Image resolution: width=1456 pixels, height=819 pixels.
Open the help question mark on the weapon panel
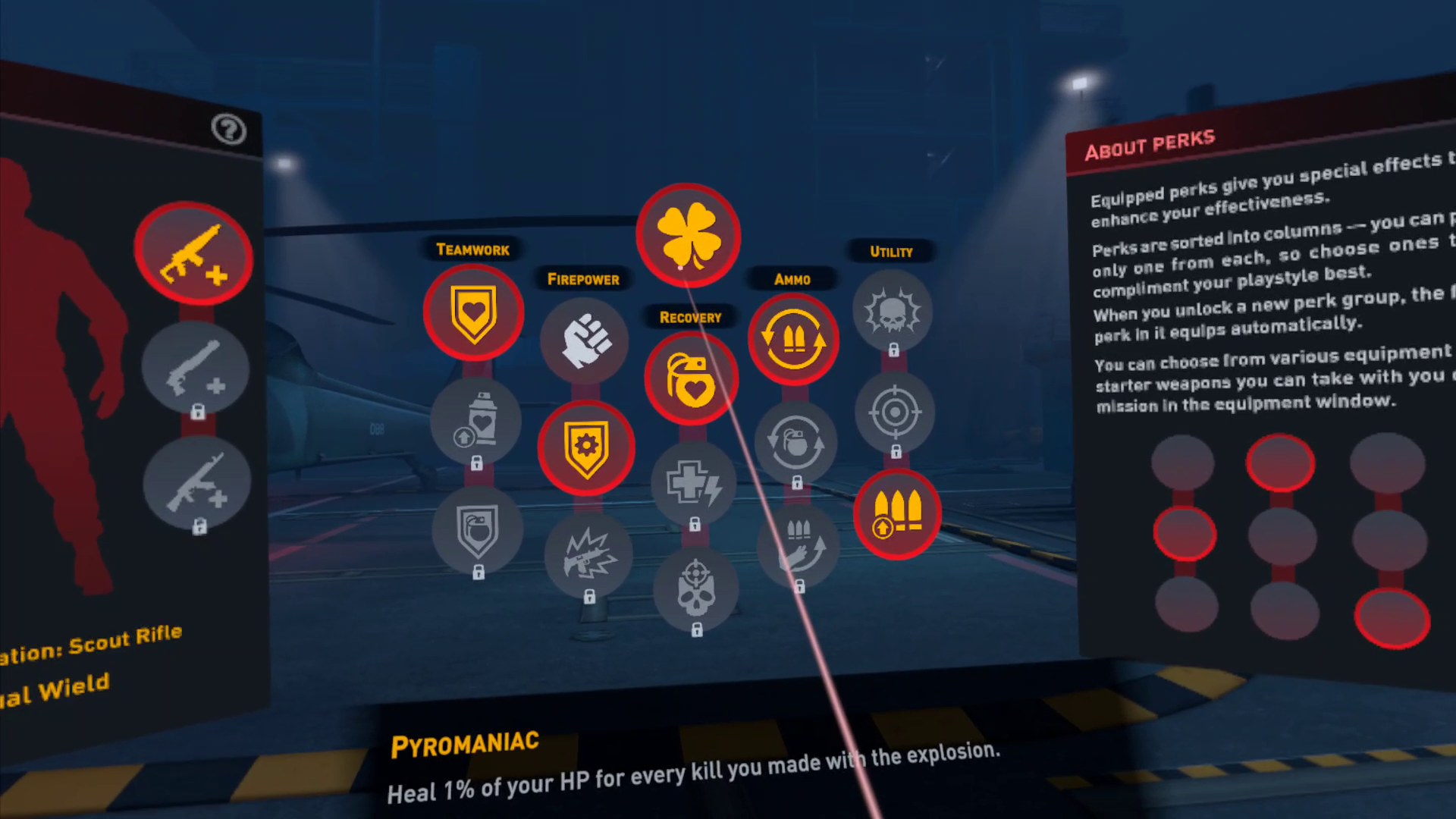[228, 130]
